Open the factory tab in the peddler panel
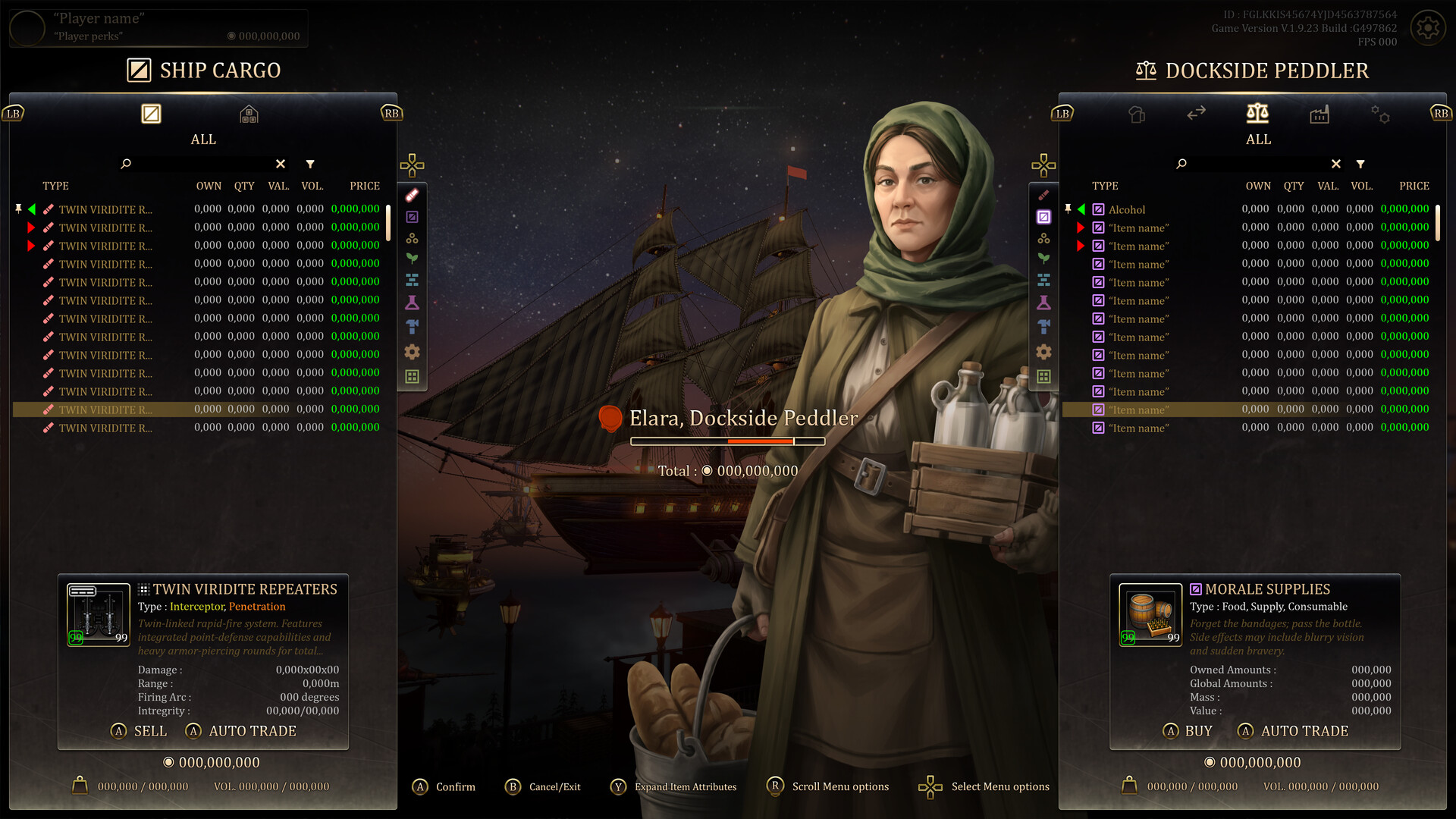The height and width of the screenshot is (819, 1456). tap(1319, 115)
